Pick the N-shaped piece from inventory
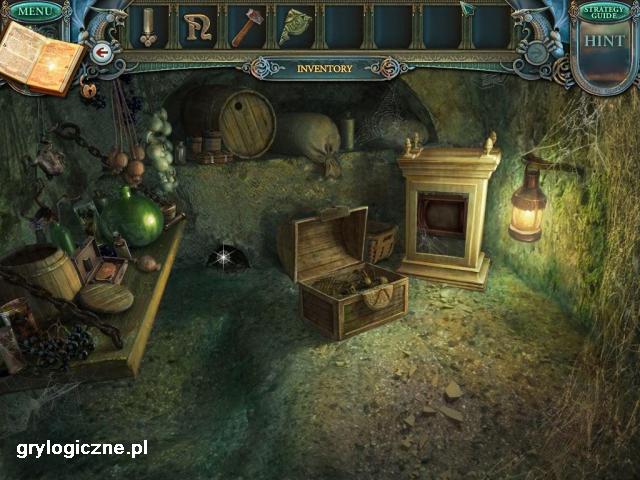Image resolution: width=640 pixels, height=480 pixels. pyautogui.click(x=197, y=27)
